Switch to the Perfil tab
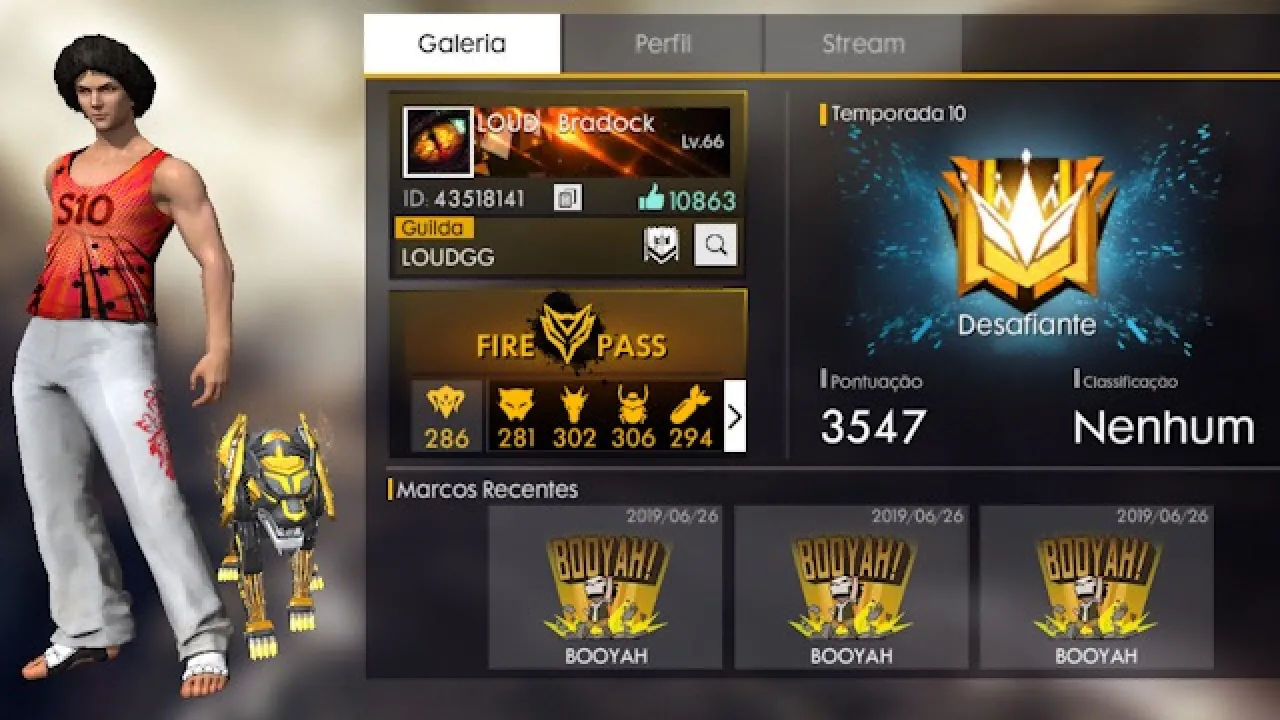 (x=664, y=42)
